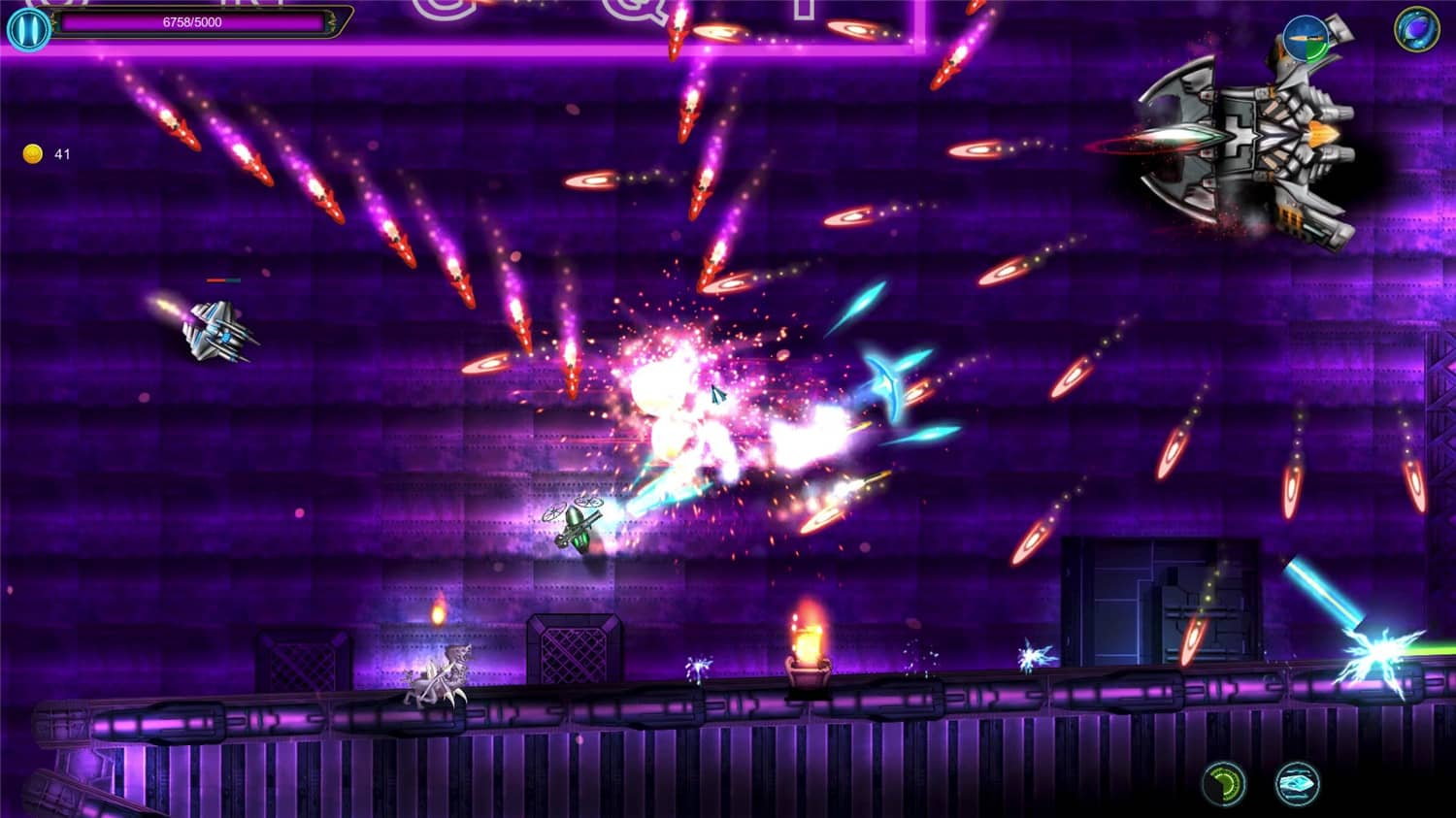Screen dimensions: 1456x818
Task: Click the health bar showing 6758/5000
Action: pos(189,22)
